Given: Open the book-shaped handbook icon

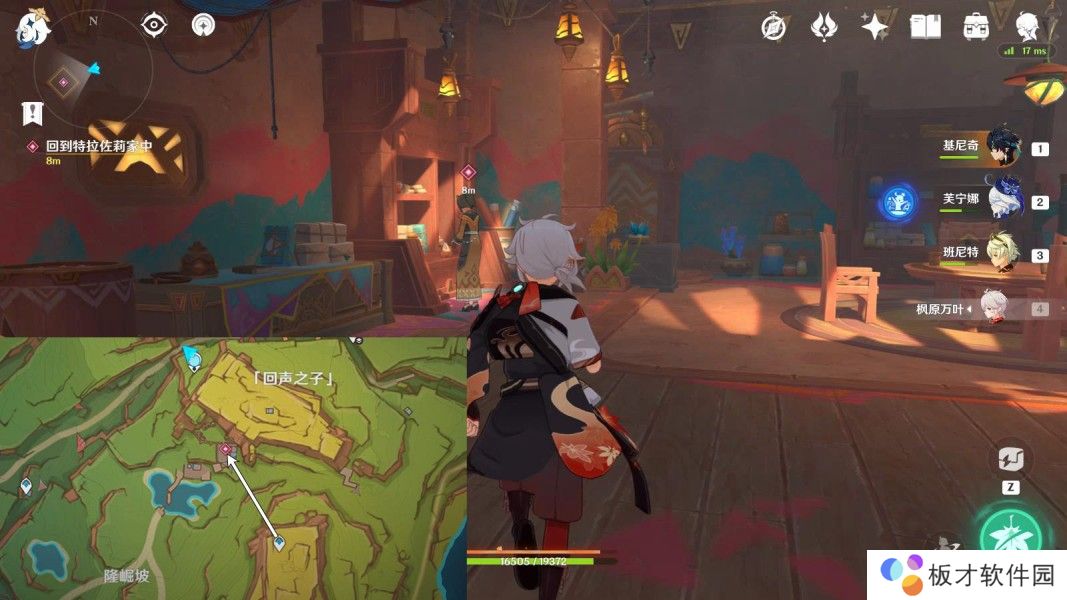Looking at the screenshot, I should click(x=925, y=27).
